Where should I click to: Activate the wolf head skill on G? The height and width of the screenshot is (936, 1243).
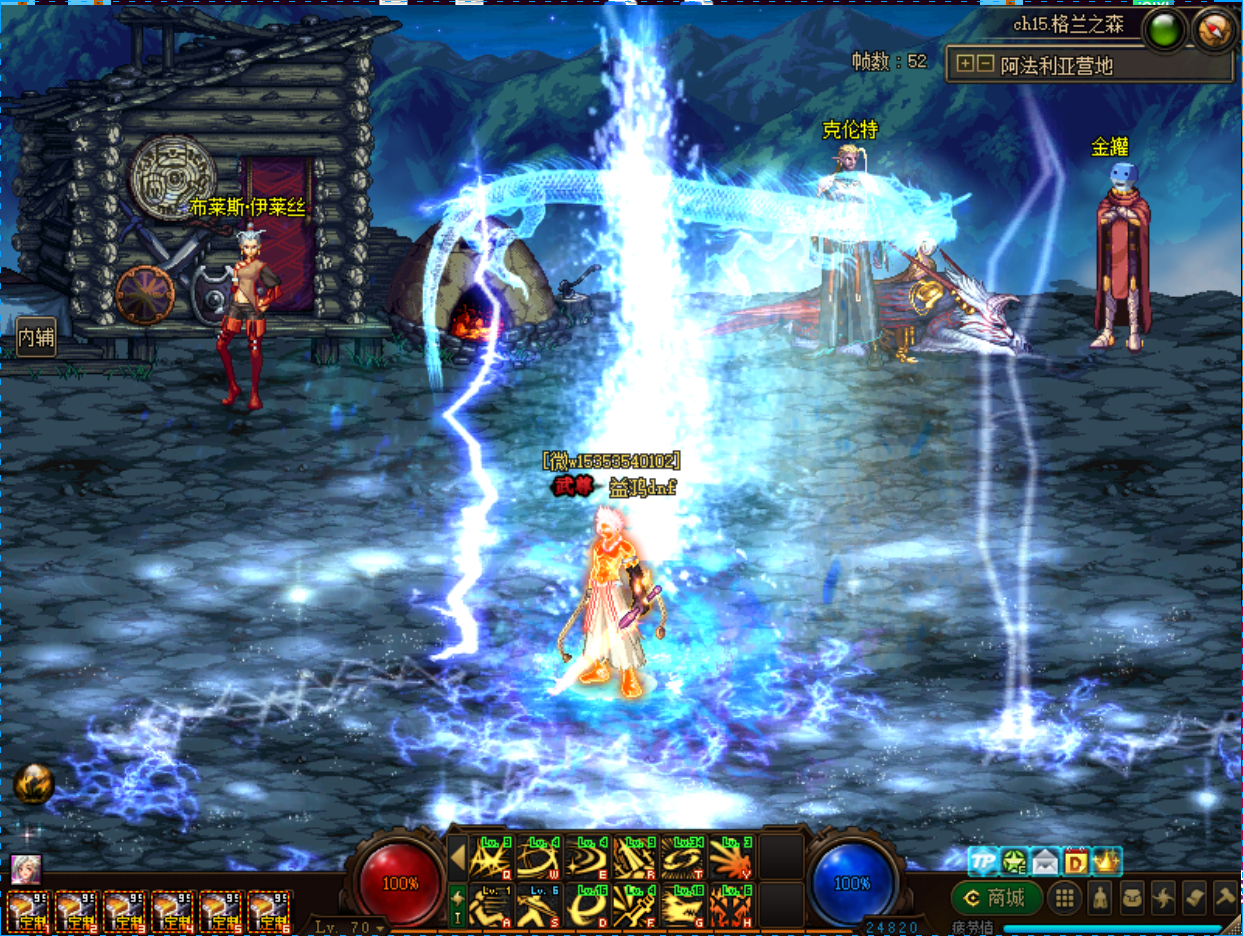click(x=684, y=904)
